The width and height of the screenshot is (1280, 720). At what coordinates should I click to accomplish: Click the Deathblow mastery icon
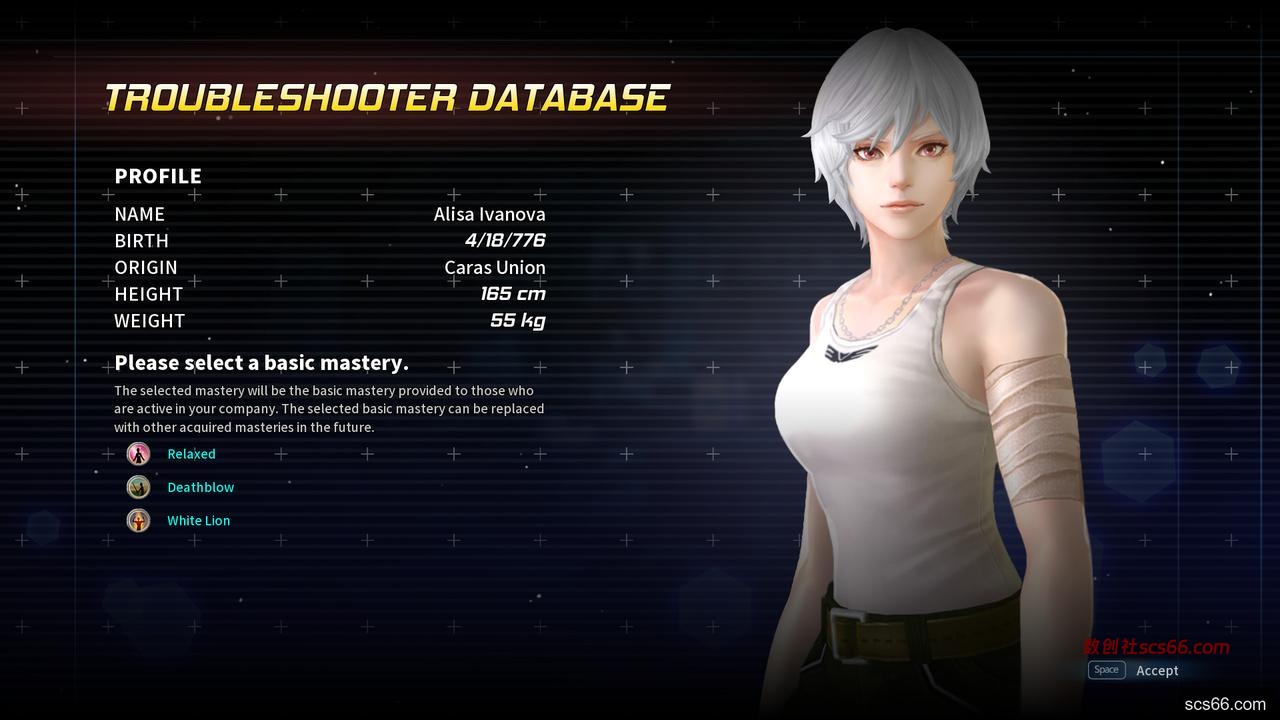pyautogui.click(x=138, y=487)
